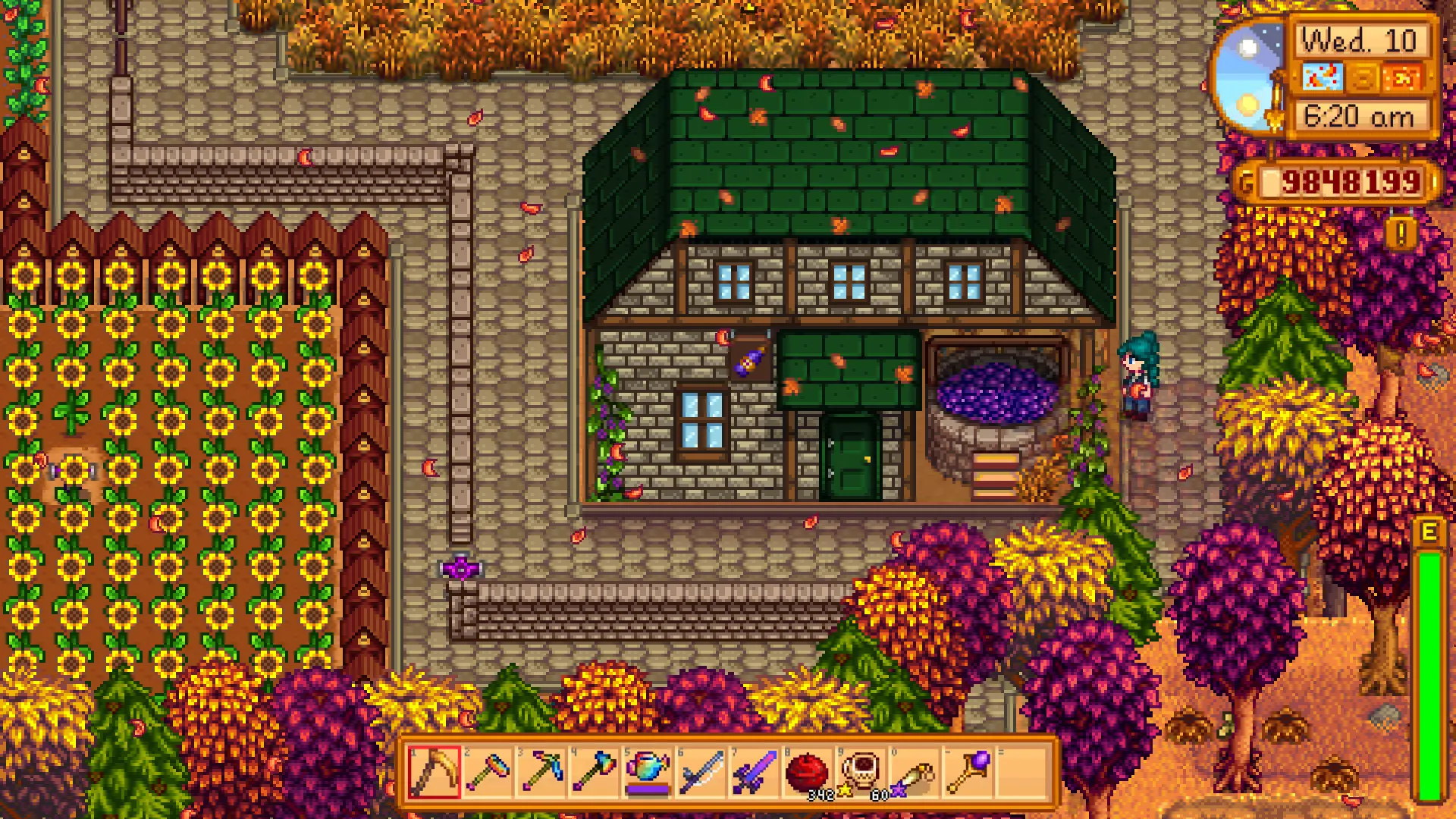The image size is (1456, 819).
Task: Open the quest journal exclamation icon
Action: [x=1401, y=234]
